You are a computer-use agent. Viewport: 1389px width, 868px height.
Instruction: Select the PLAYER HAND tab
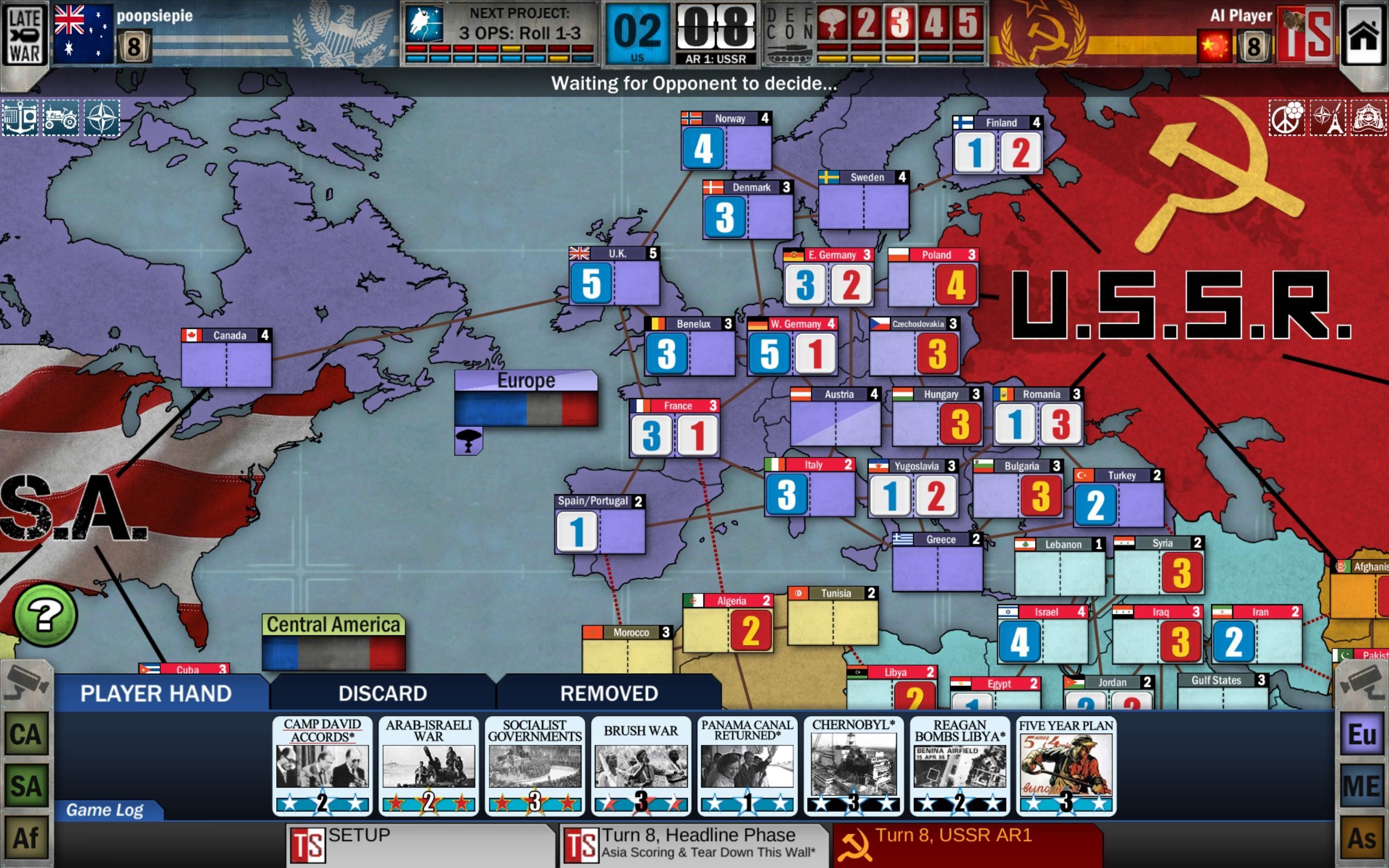(155, 694)
